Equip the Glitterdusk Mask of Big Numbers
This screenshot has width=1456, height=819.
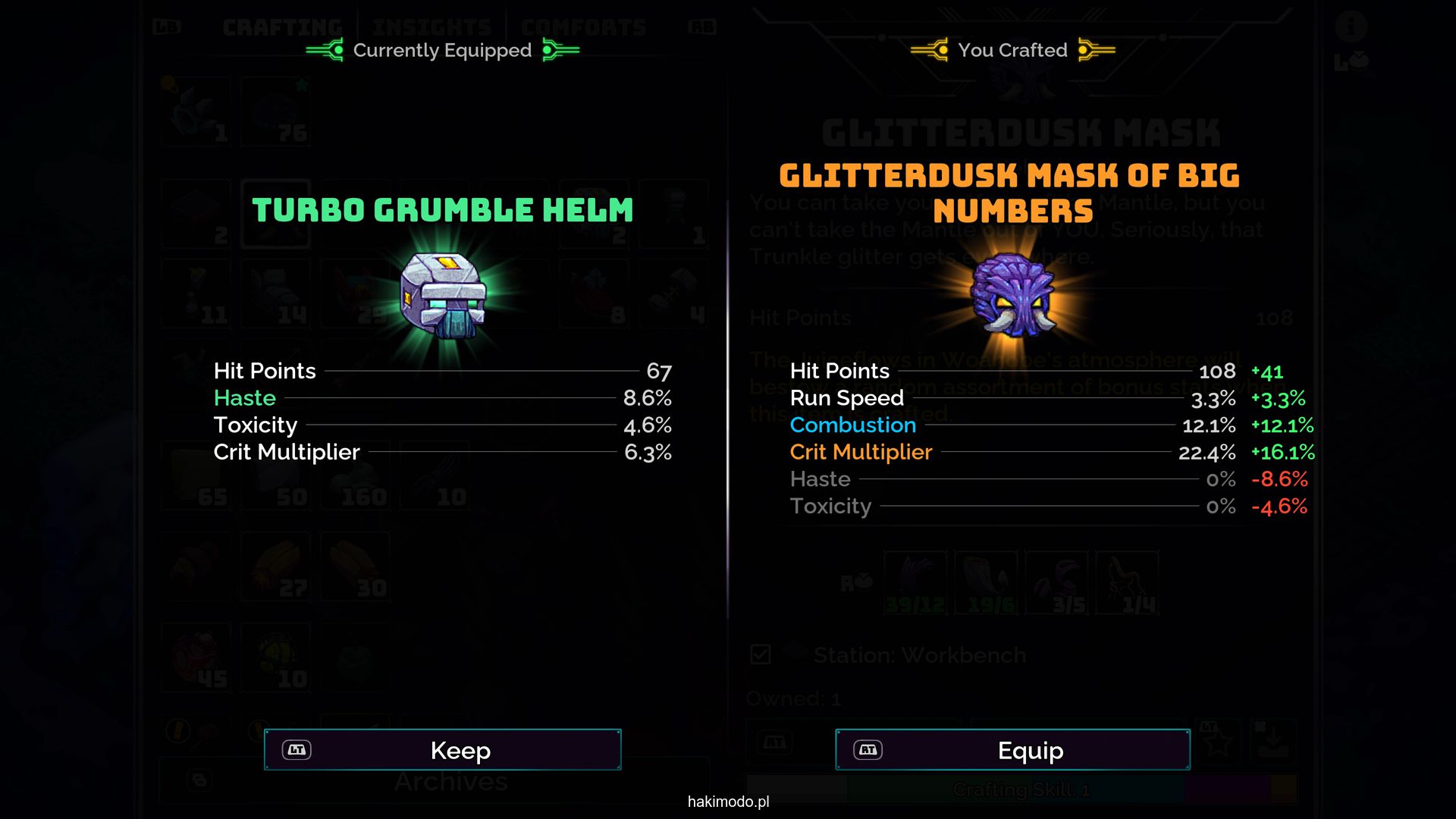(1012, 750)
